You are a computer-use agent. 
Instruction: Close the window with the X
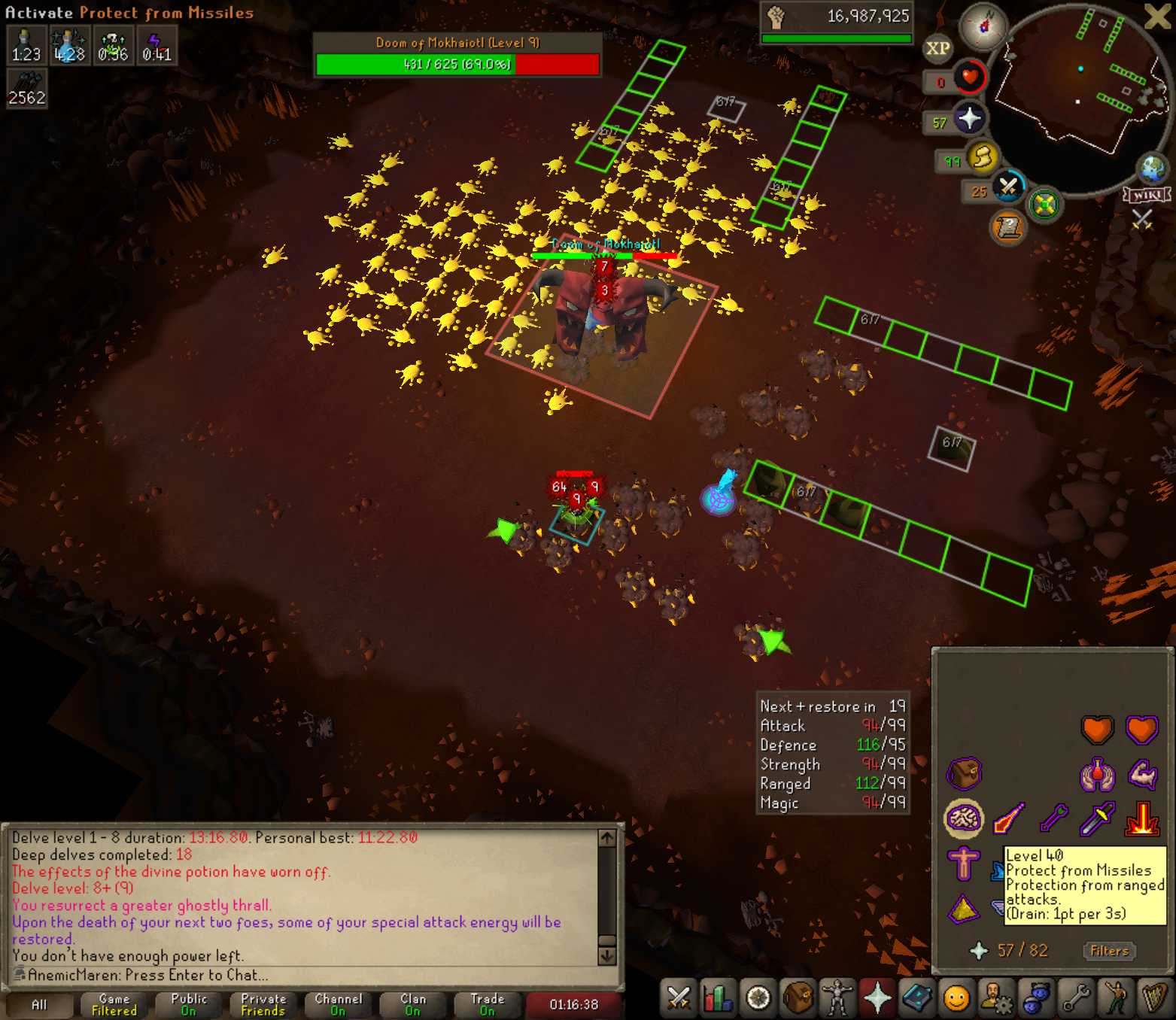point(1157,16)
